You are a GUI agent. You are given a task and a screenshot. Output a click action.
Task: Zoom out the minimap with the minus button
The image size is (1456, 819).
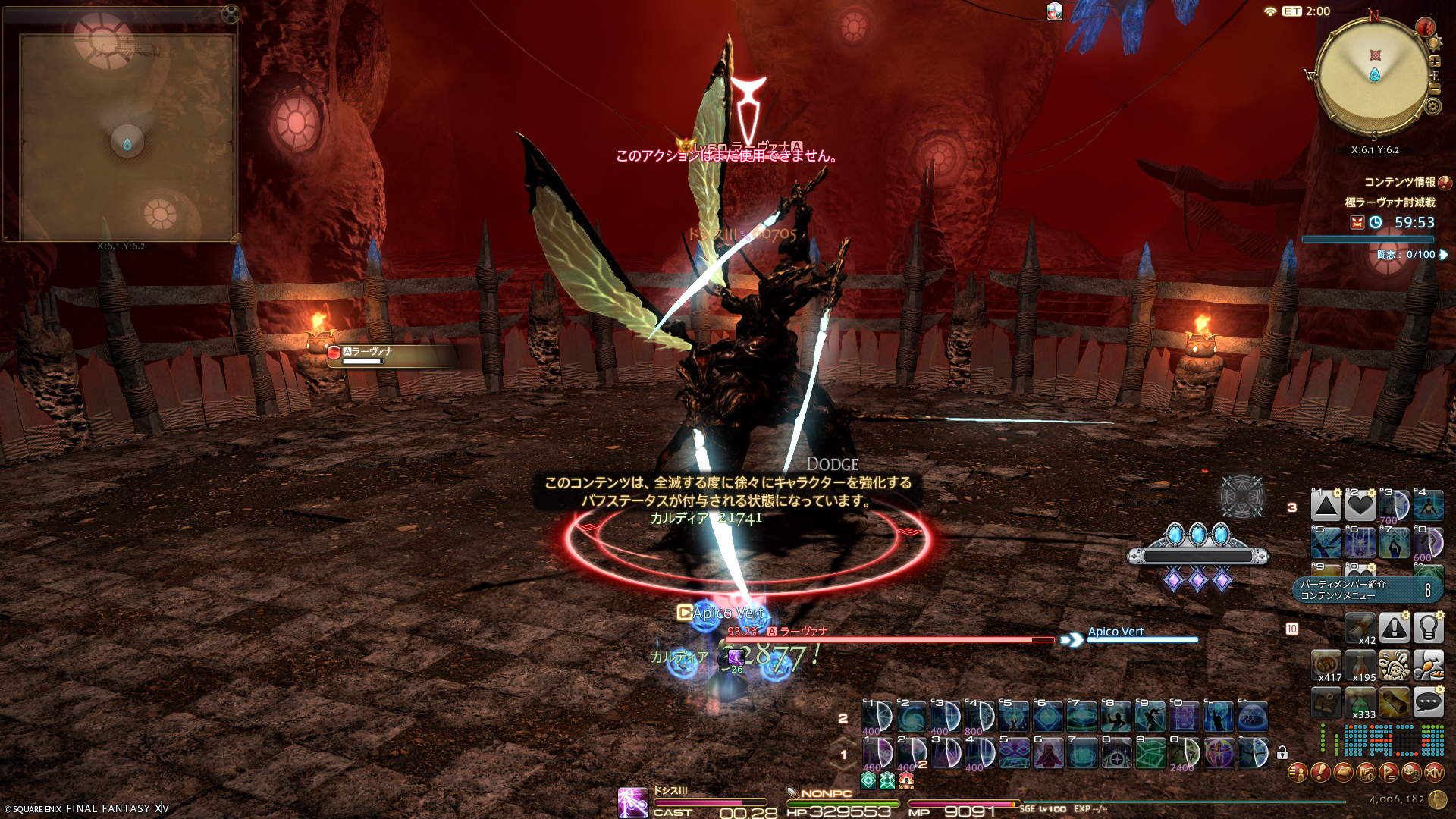[x=1434, y=89]
